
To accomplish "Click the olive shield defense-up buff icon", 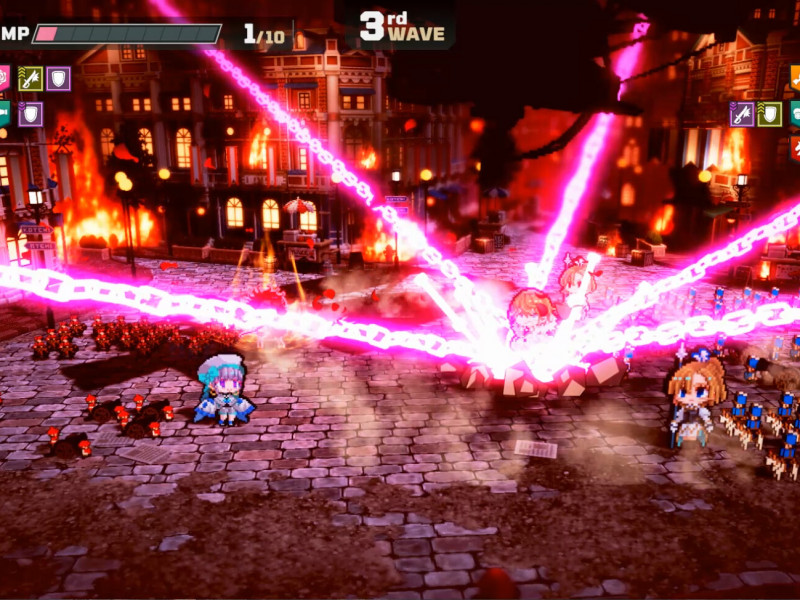I will pos(769,114).
